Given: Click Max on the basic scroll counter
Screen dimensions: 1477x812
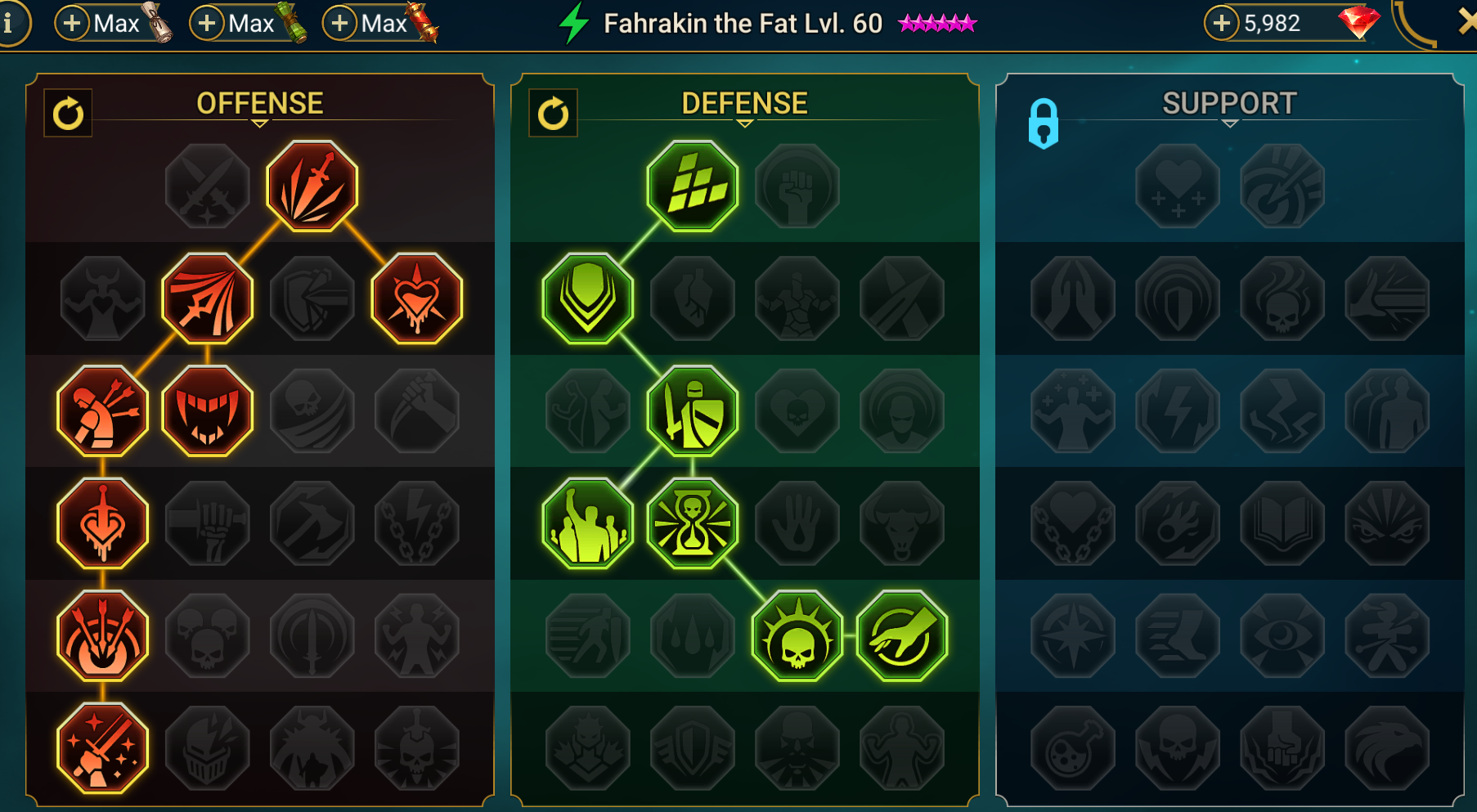Looking at the screenshot, I should tap(114, 23).
